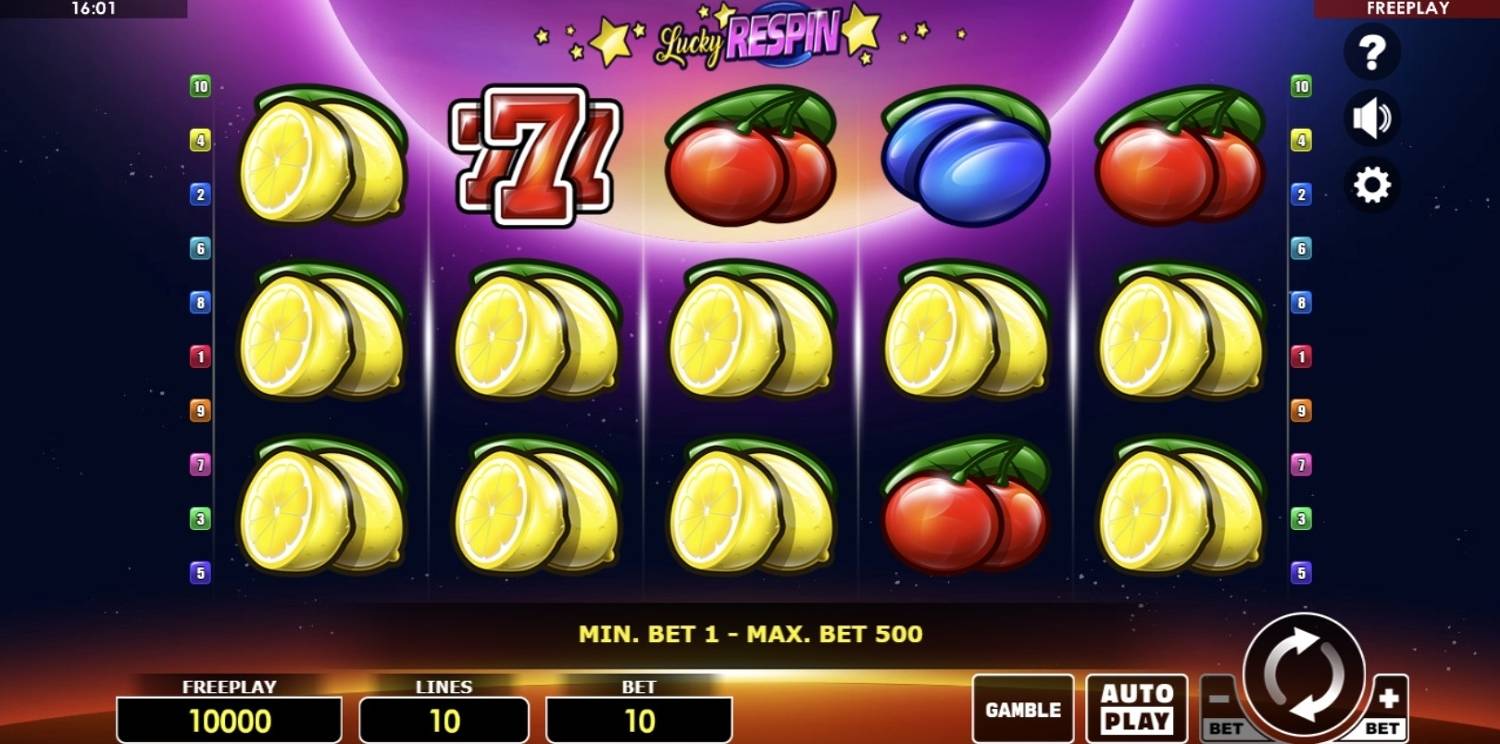Click the BET value field showing 10
Screen dimensions: 1500x744
coord(639,719)
